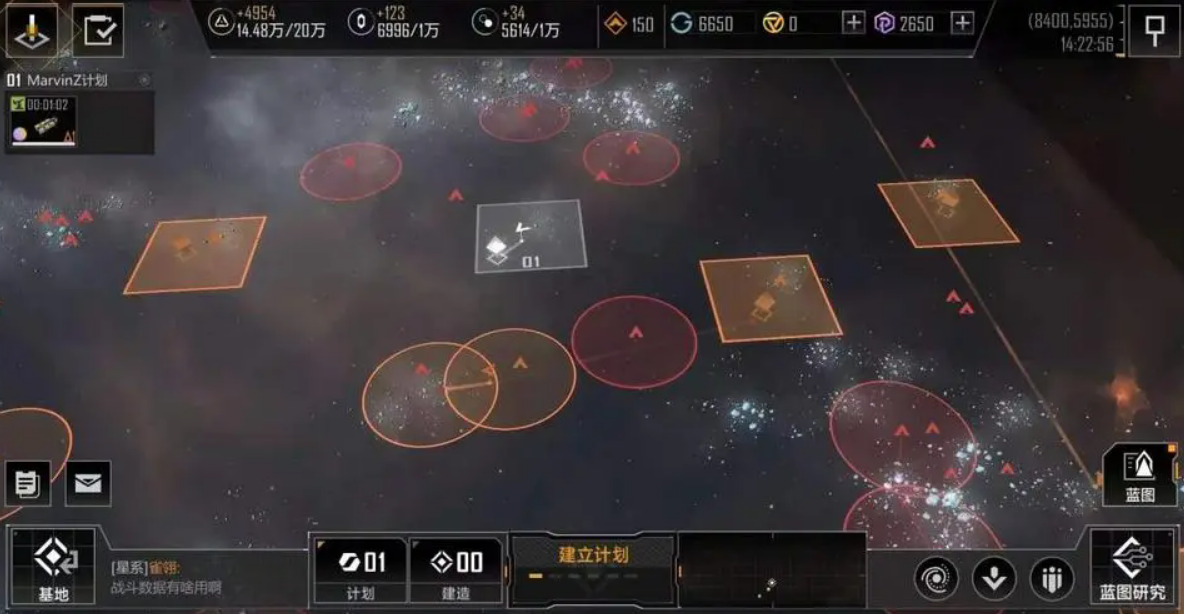
Task: Open the 基地 base menu
Action: (x=53, y=566)
